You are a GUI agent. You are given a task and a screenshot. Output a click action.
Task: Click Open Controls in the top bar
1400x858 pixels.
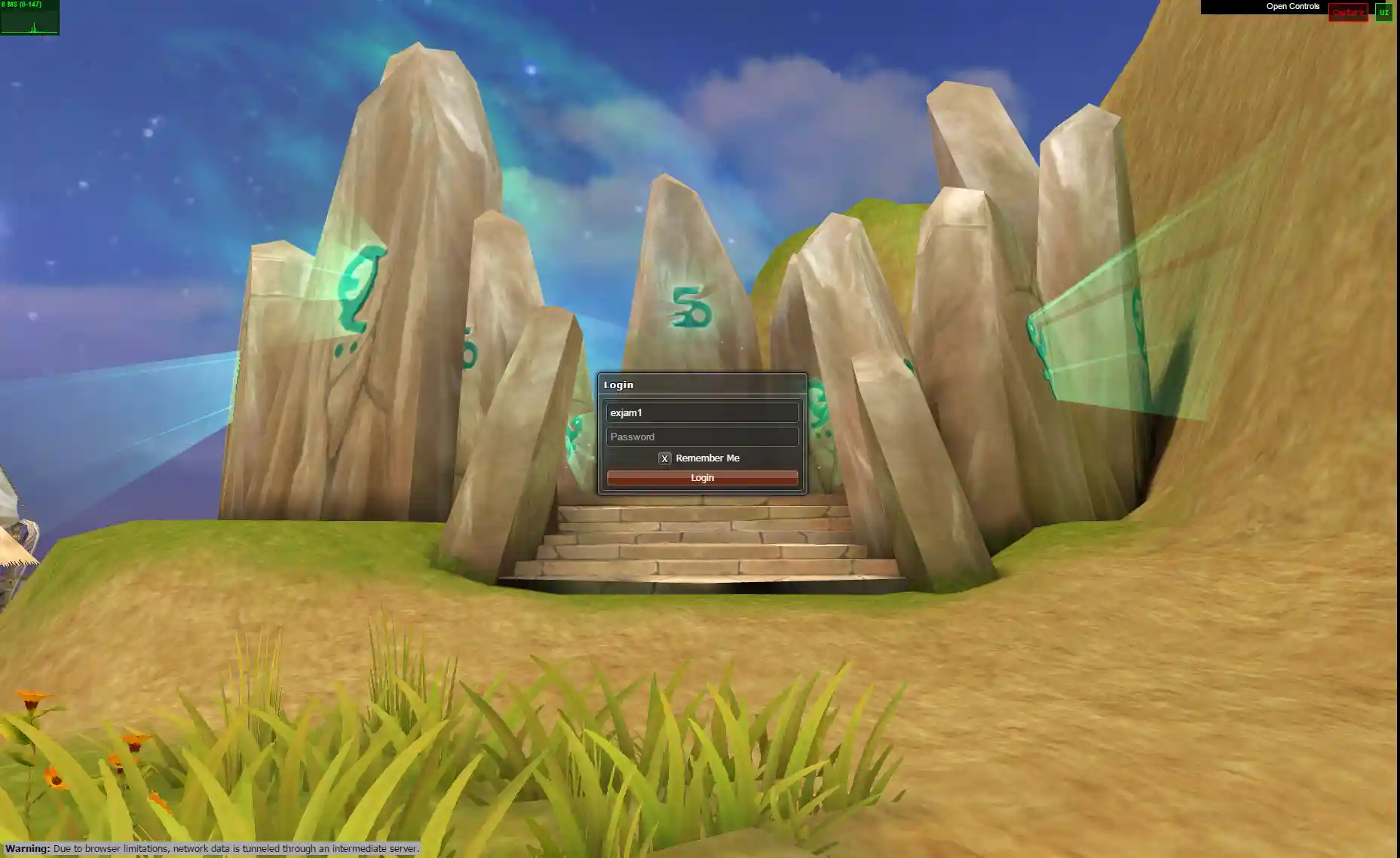pyautogui.click(x=1291, y=7)
